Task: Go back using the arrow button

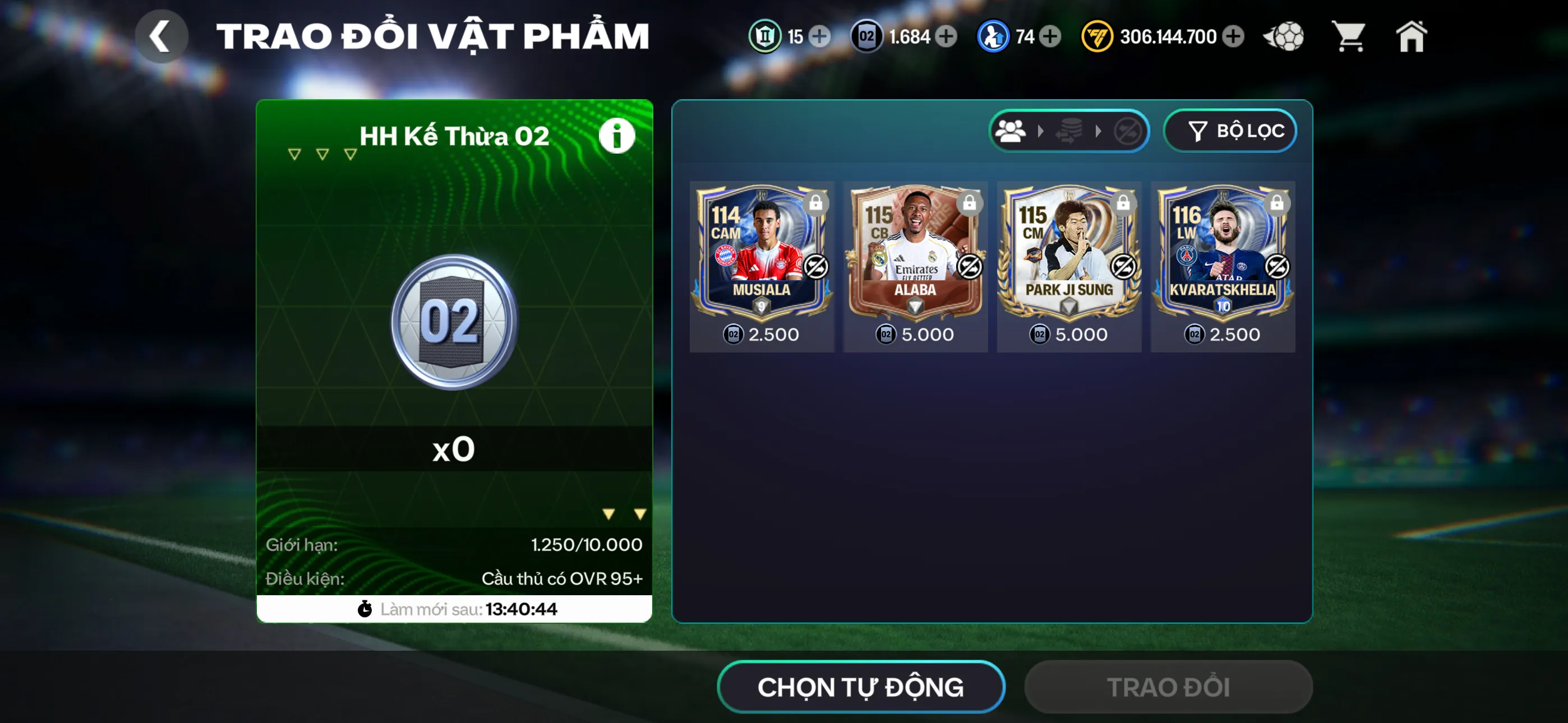Action: (162, 36)
